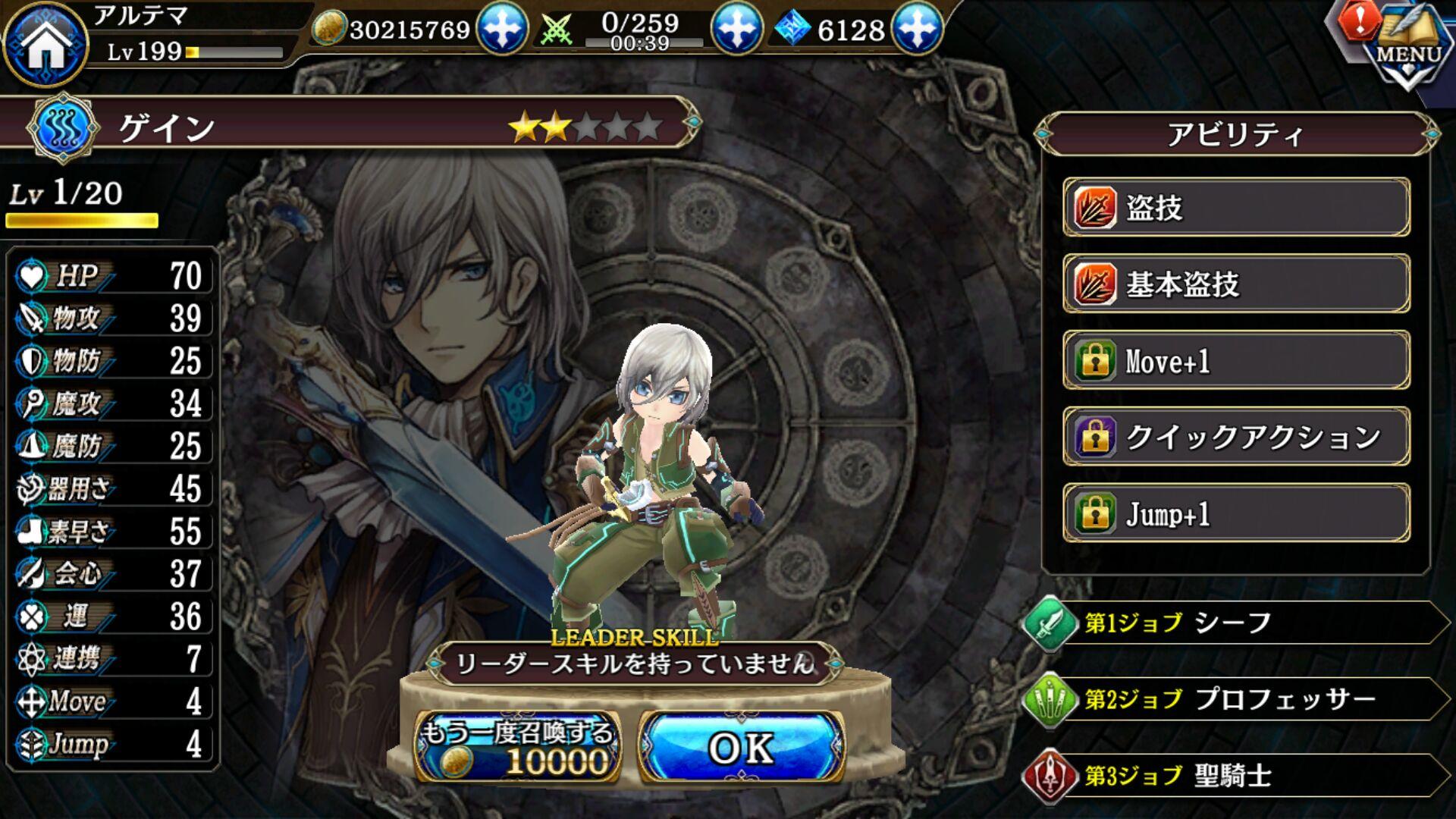
Task: Refill stamina with the plus button
Action: coord(736,29)
